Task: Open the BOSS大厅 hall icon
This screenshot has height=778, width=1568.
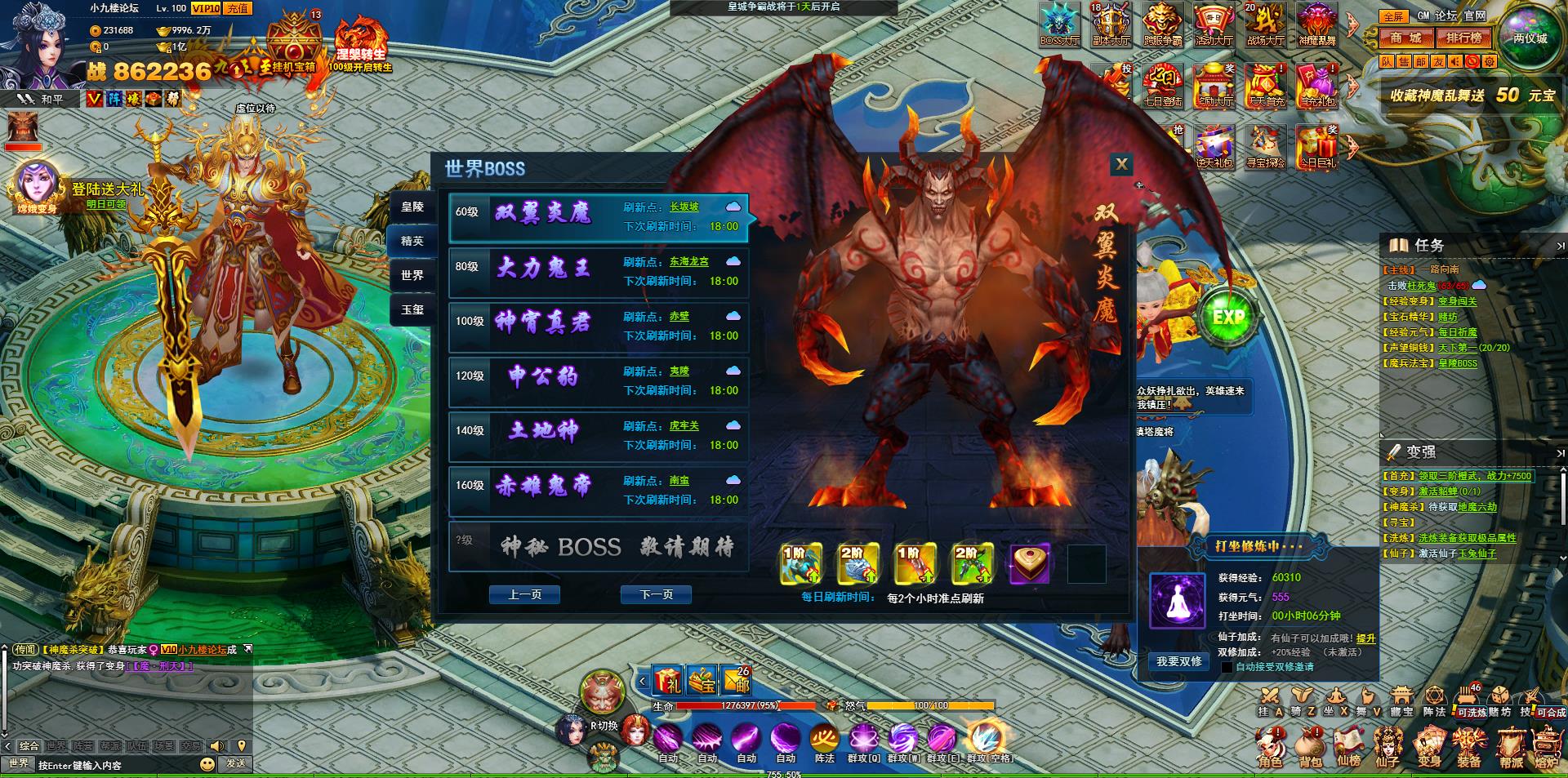Action: pyautogui.click(x=1059, y=24)
